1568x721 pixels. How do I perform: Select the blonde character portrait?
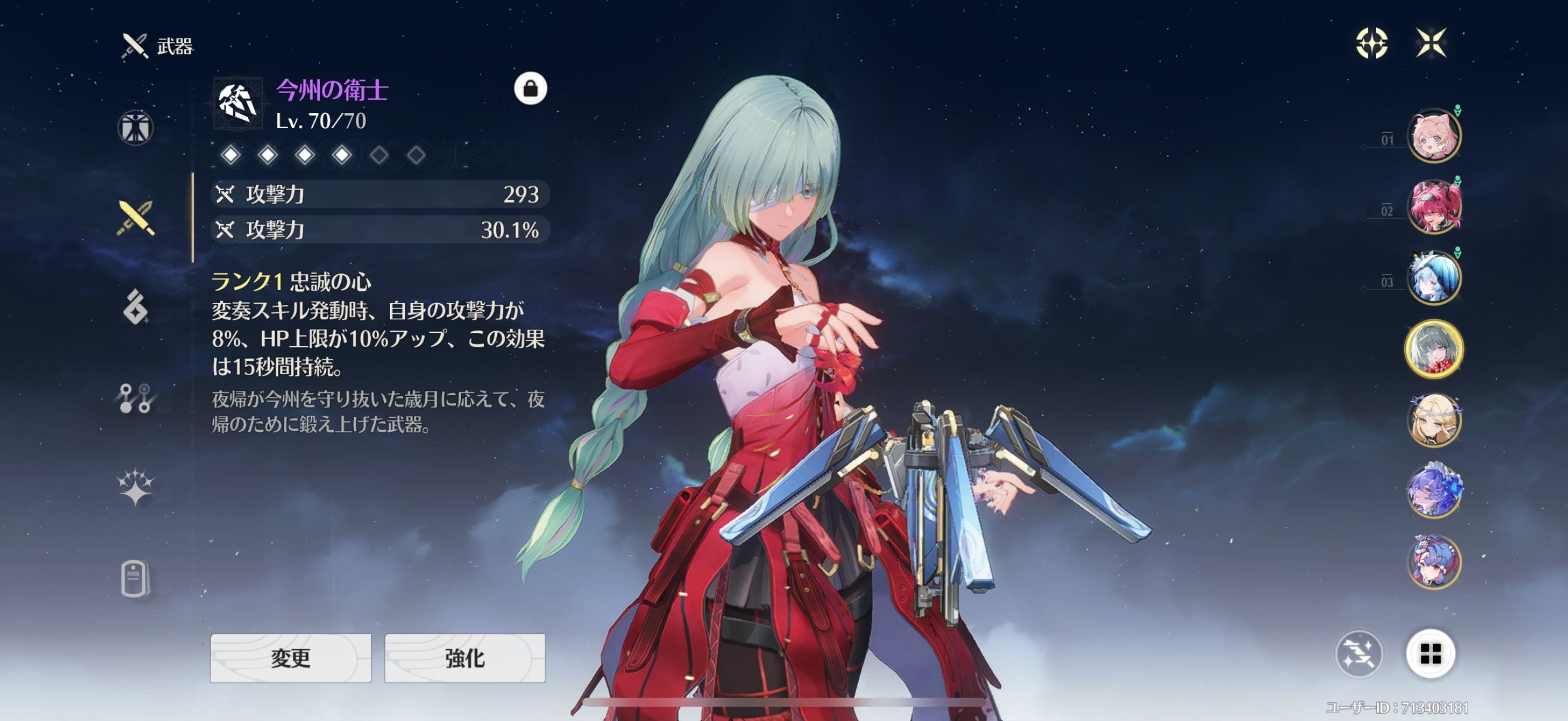(1433, 420)
